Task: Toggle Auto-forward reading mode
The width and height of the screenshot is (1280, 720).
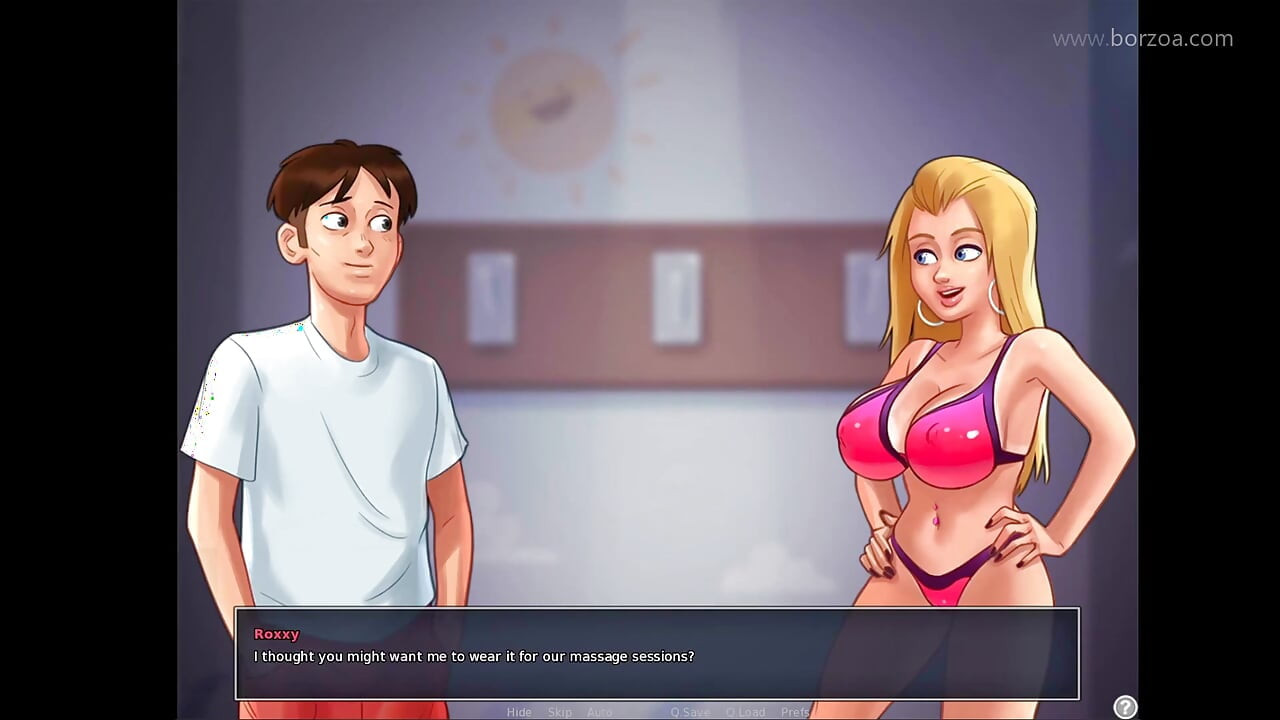Action: 600,712
